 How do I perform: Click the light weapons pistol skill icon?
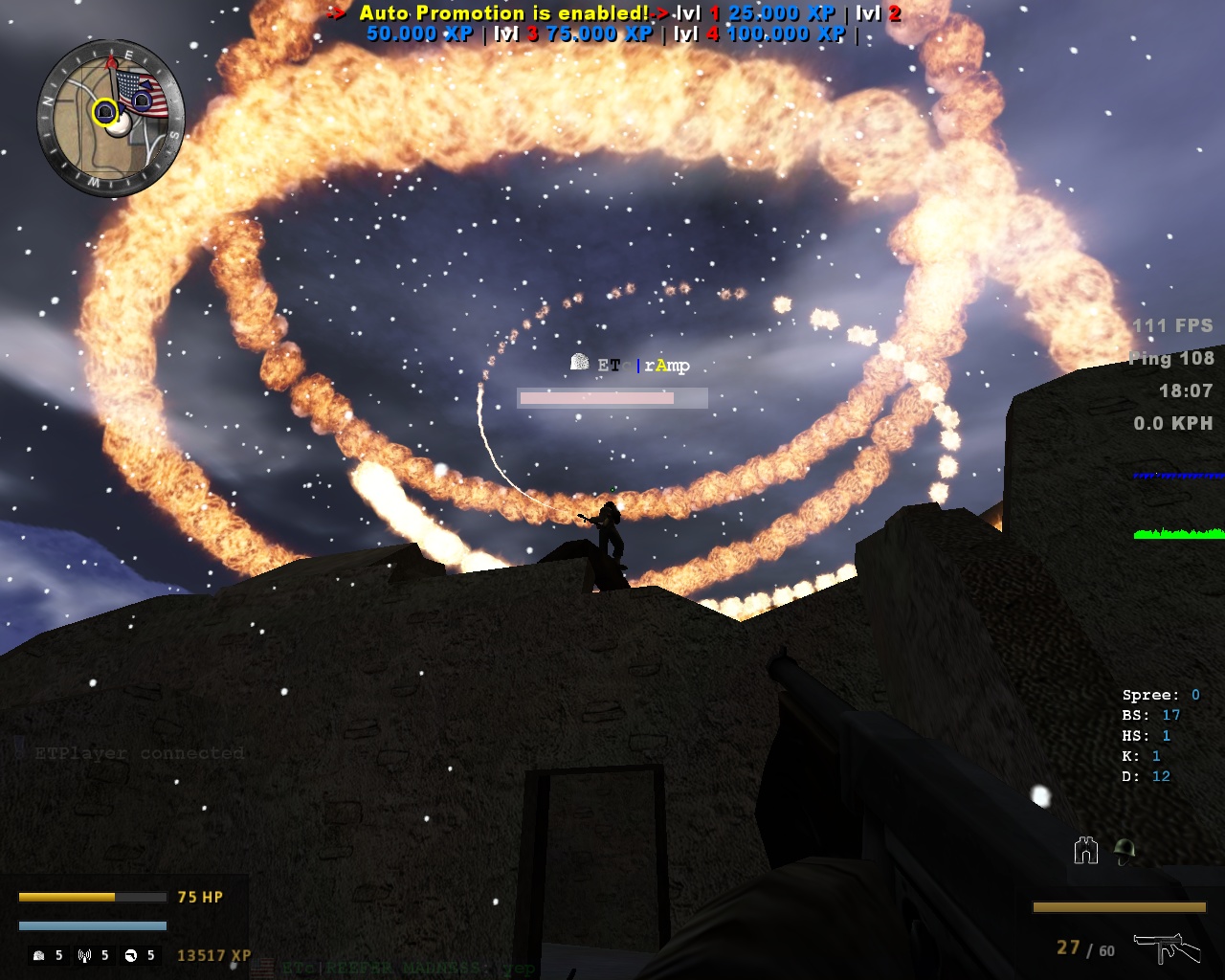coord(130,955)
